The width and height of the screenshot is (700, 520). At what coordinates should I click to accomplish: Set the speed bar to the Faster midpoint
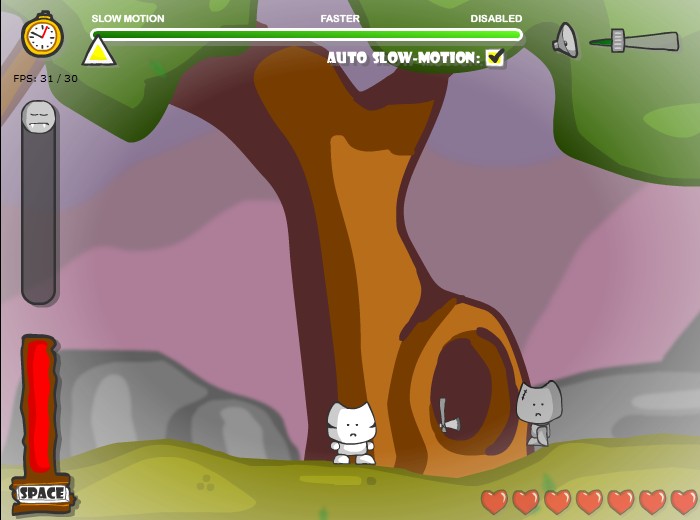coord(340,34)
